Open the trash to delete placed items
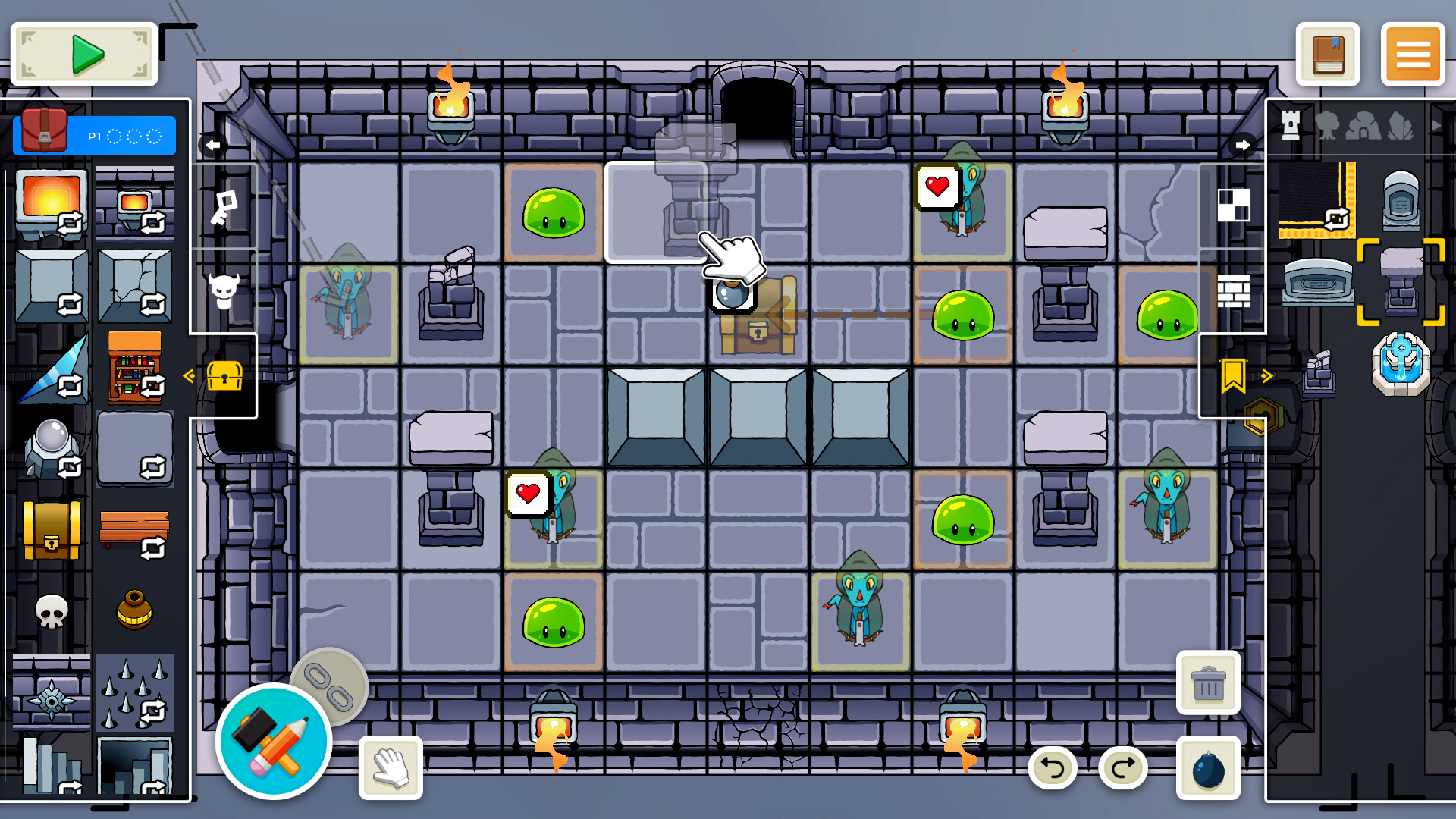 pos(1208,682)
